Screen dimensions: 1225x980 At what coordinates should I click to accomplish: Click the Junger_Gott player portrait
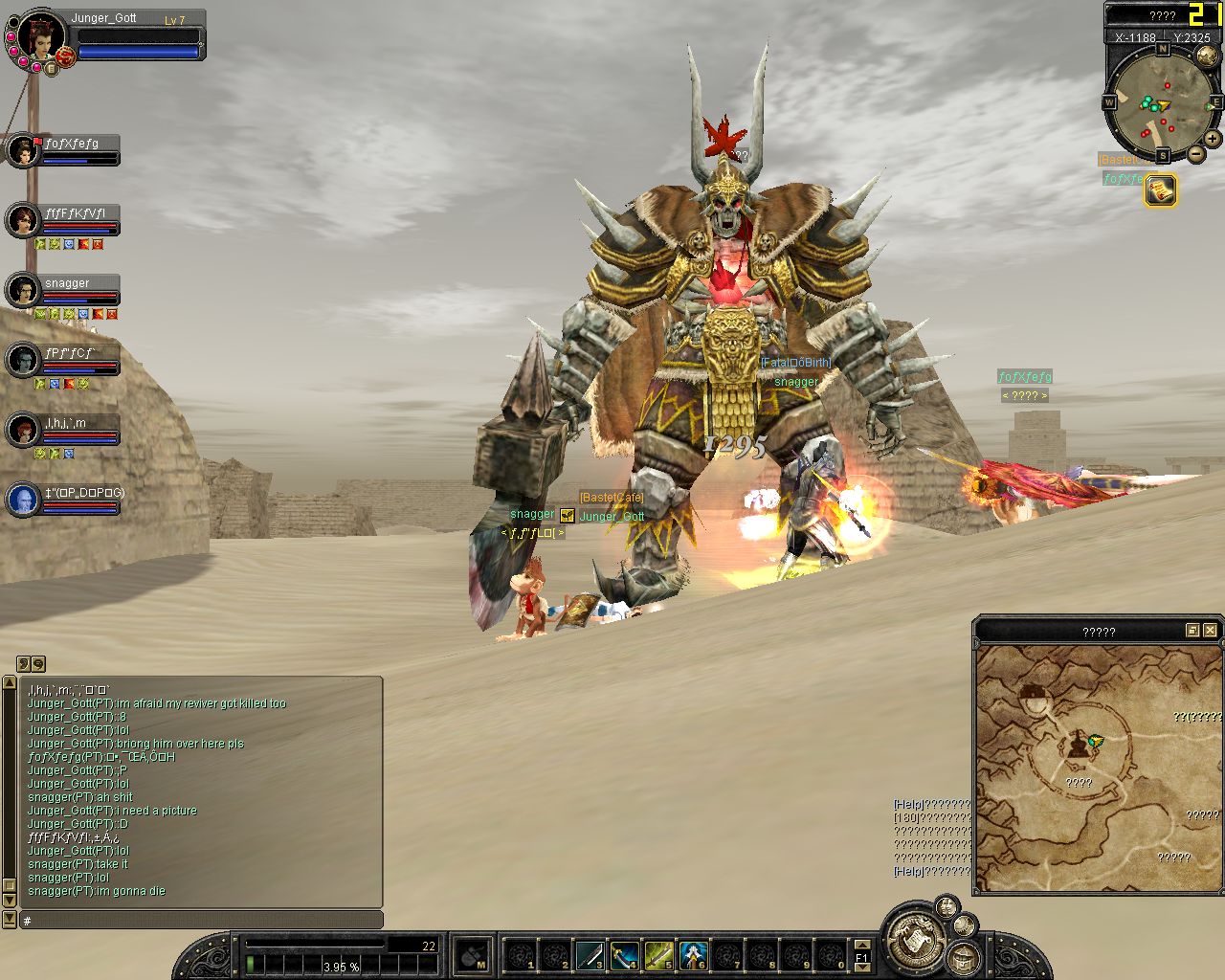tap(40, 38)
